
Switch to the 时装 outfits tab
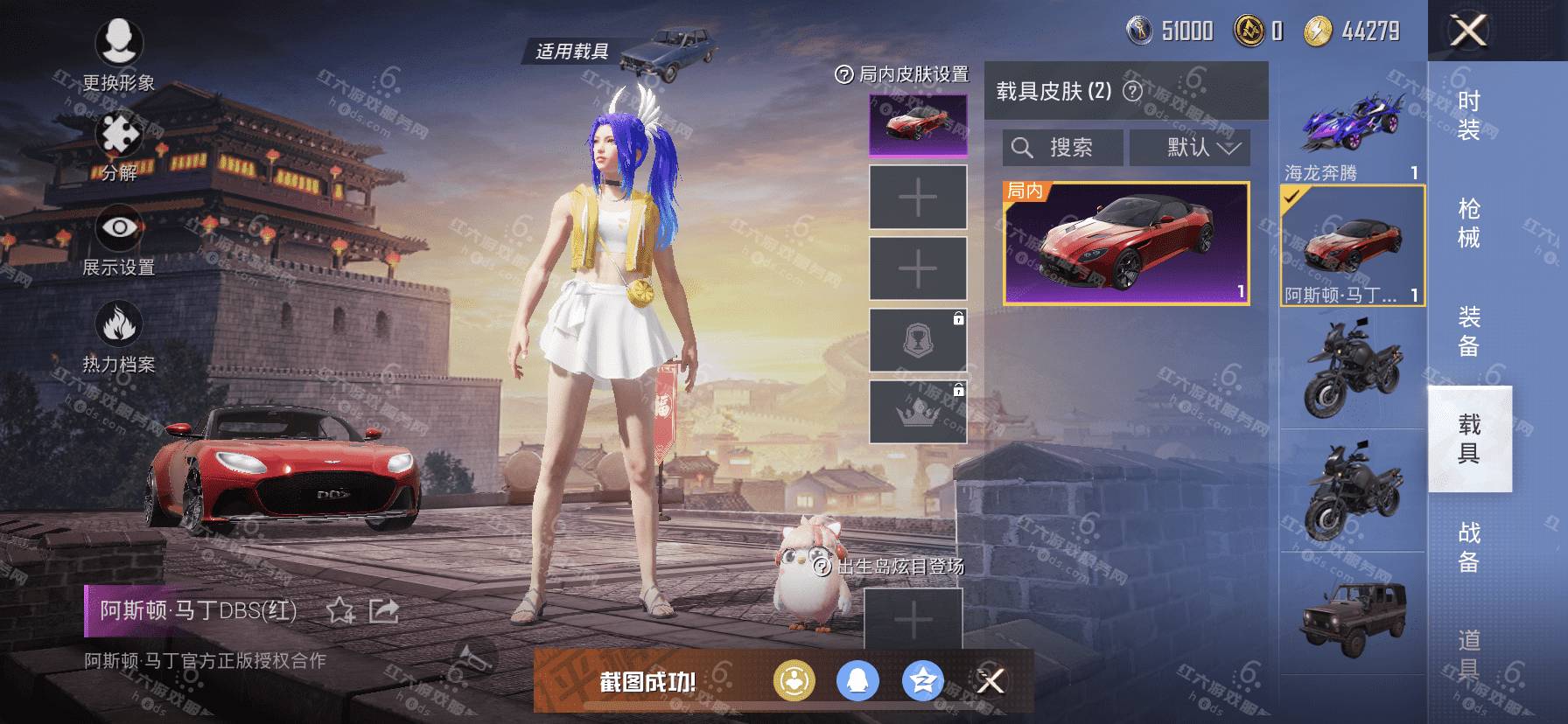[1468, 115]
